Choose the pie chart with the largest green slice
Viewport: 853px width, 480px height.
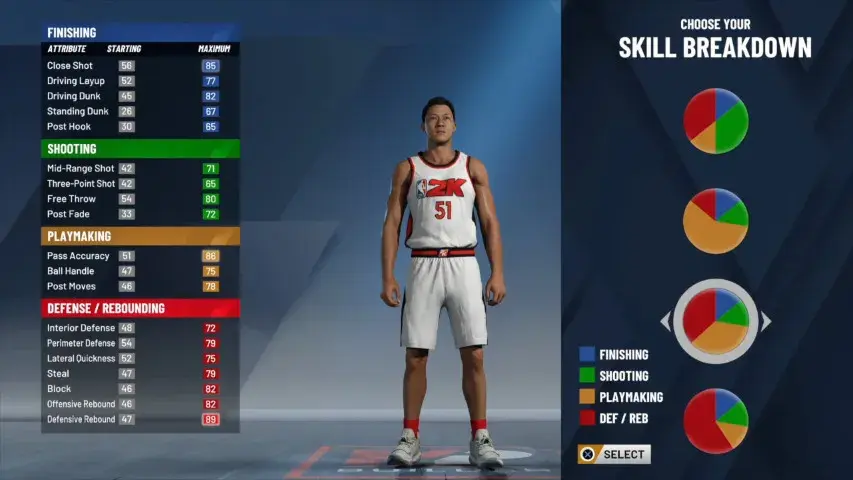(715, 121)
